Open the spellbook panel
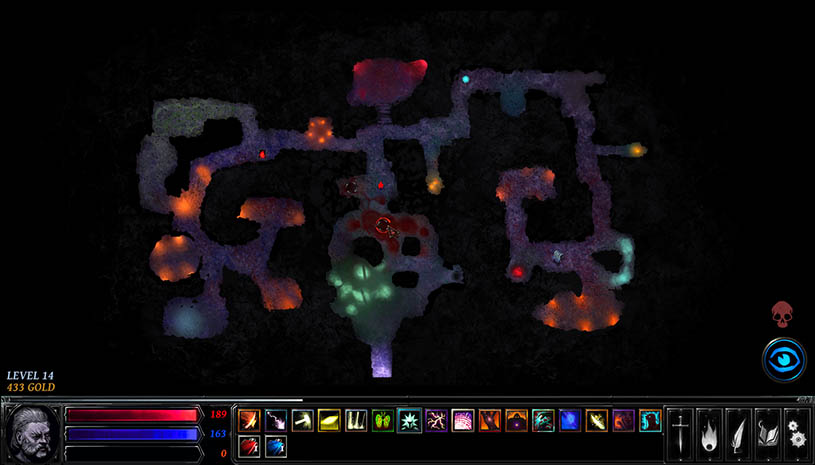Image resolution: width=815 pixels, height=465 pixels. pyautogui.click(x=768, y=434)
